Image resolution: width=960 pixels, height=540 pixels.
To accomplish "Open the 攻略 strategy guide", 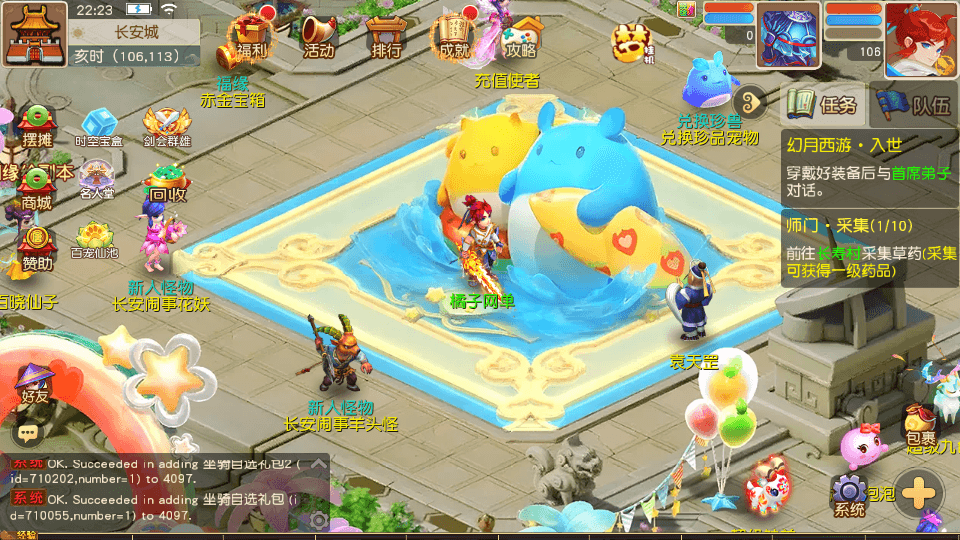I will click(520, 36).
